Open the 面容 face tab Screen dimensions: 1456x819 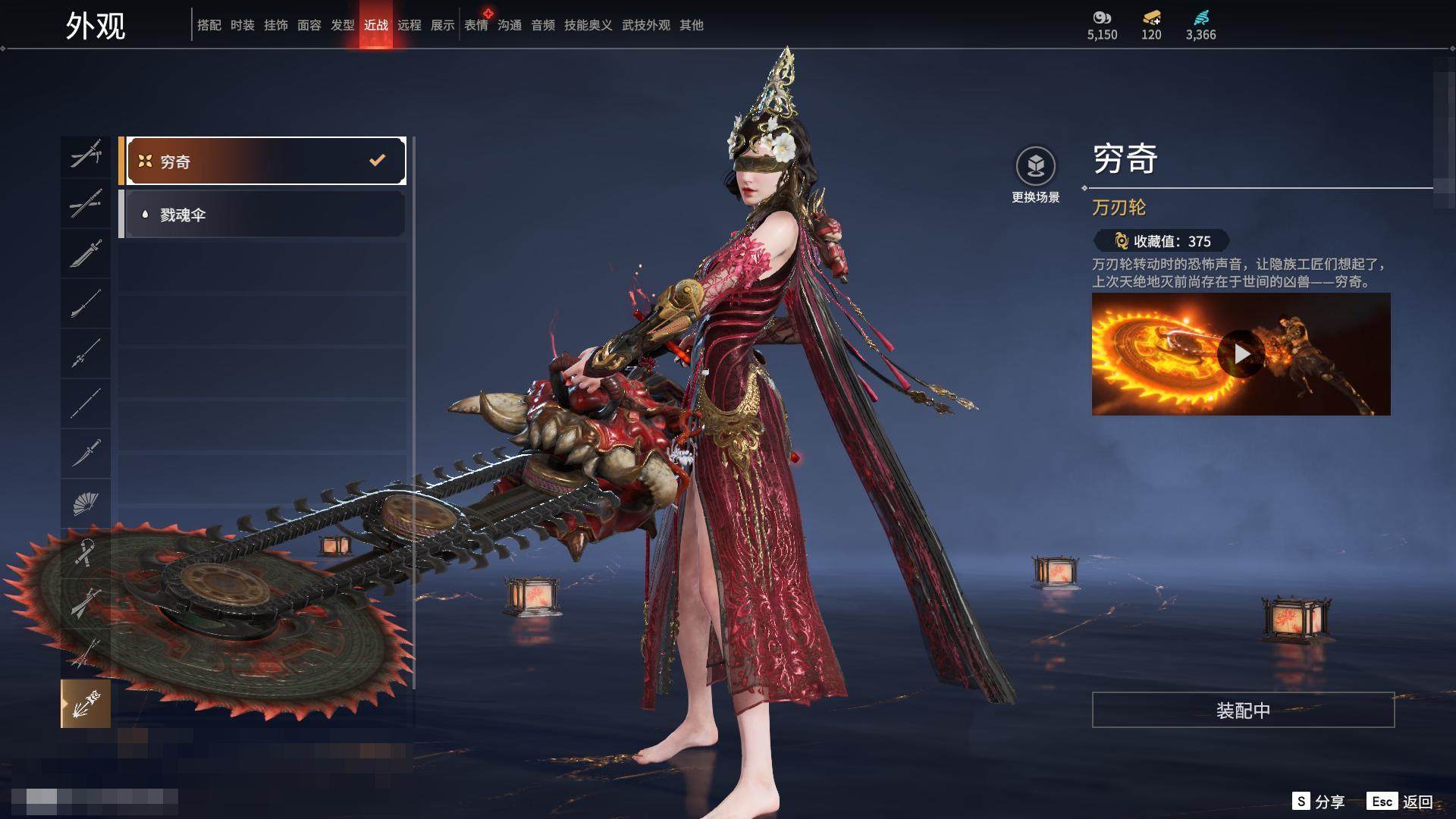pos(309,25)
